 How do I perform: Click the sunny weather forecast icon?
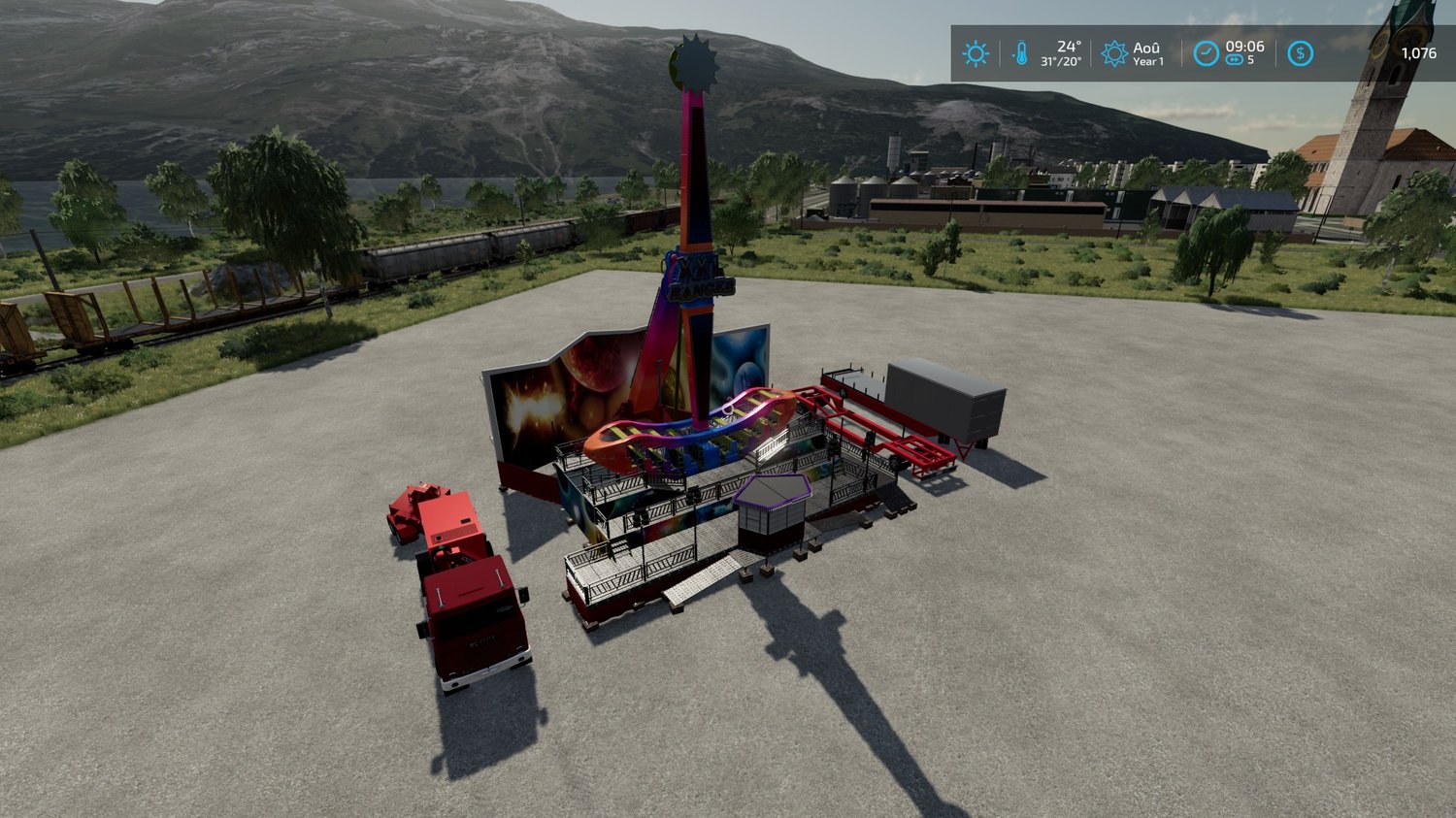click(976, 53)
